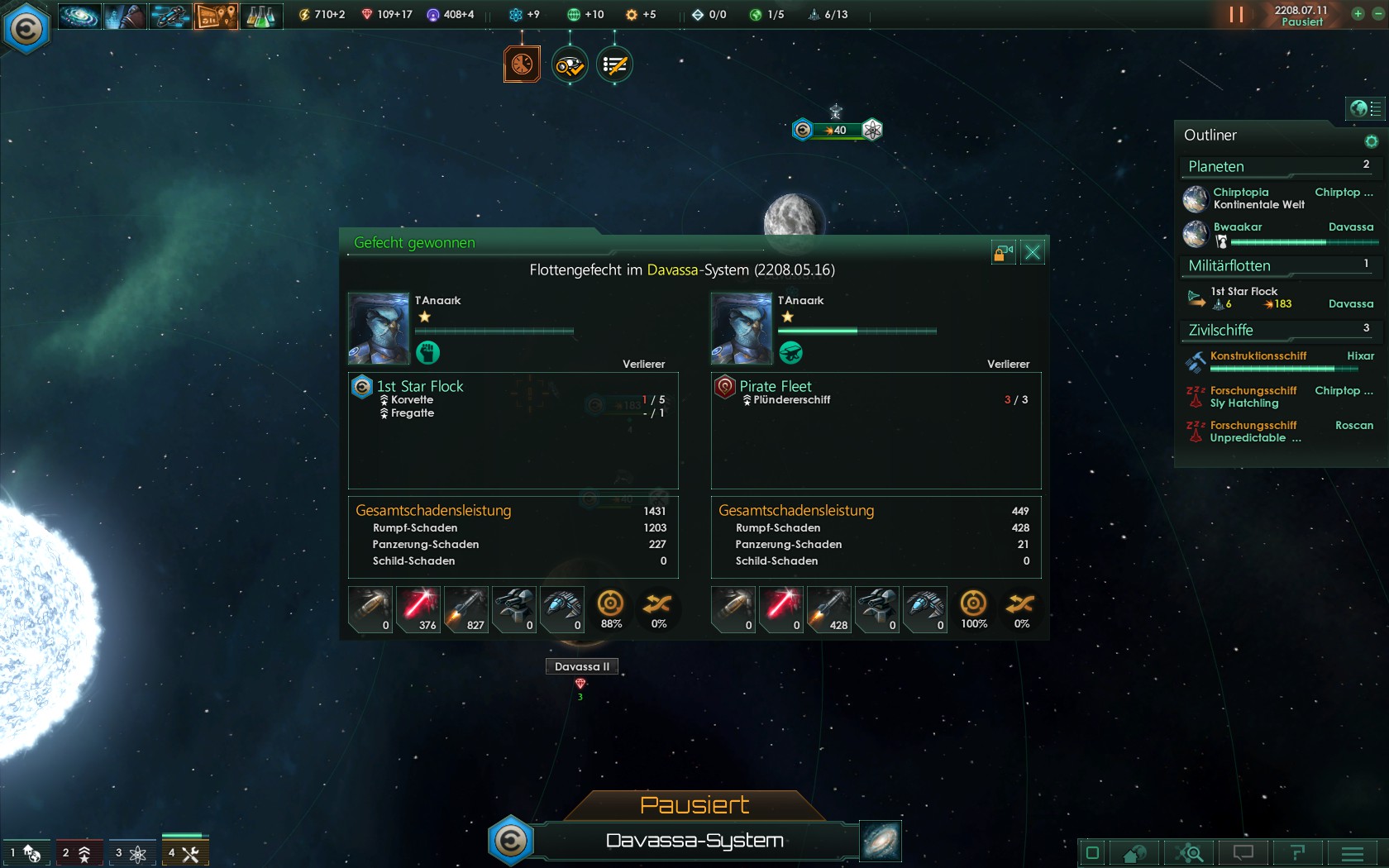This screenshot has width=1389, height=868.
Task: Open the main menu hamburger button
Action: pyautogui.click(x=1353, y=853)
